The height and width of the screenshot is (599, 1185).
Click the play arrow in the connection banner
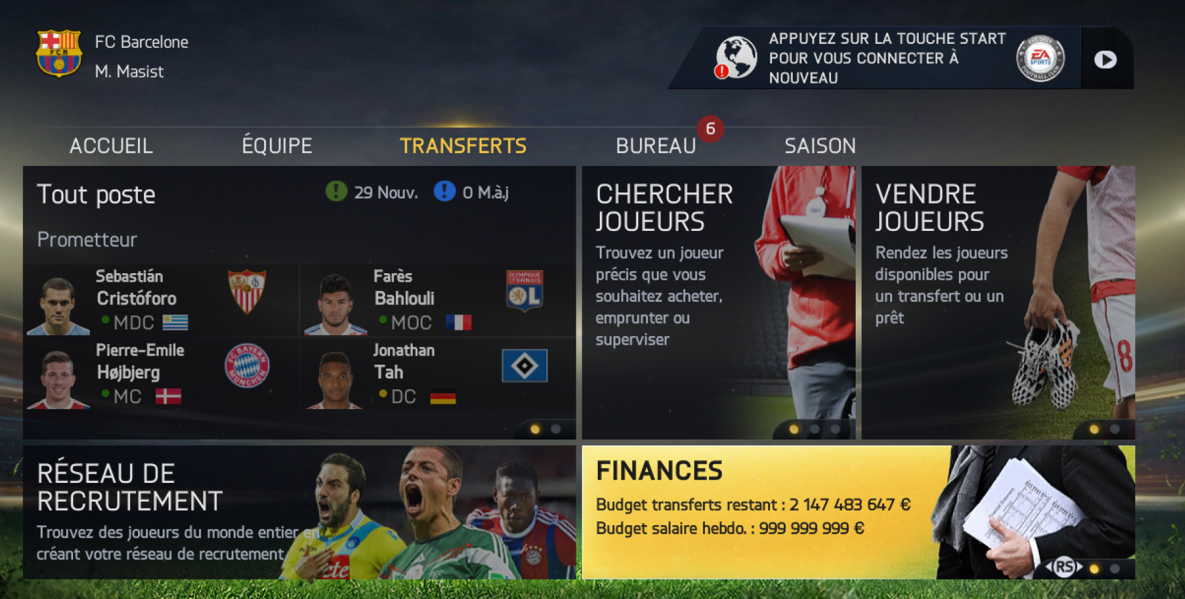(1105, 59)
